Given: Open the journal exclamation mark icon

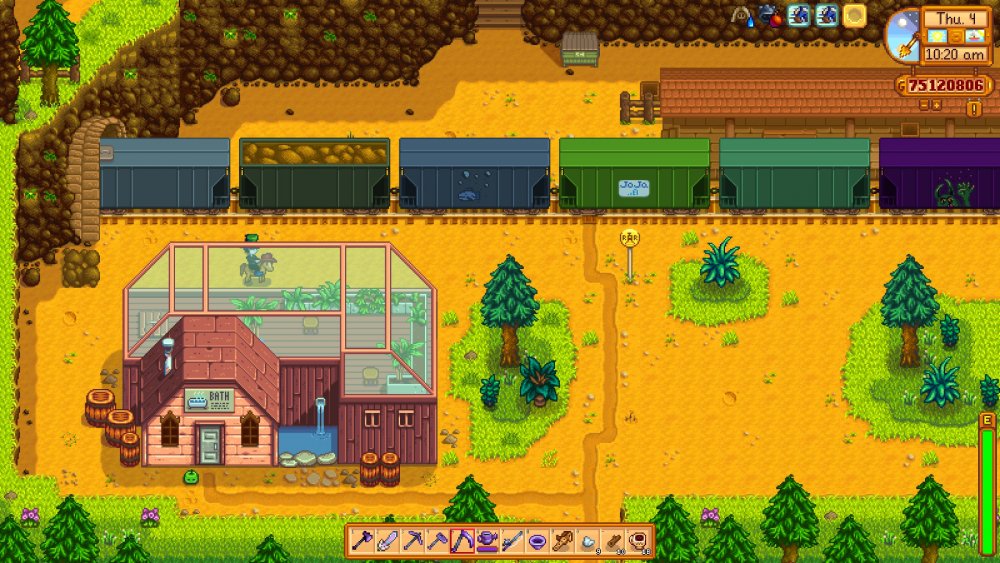Looking at the screenshot, I should coord(974,109).
